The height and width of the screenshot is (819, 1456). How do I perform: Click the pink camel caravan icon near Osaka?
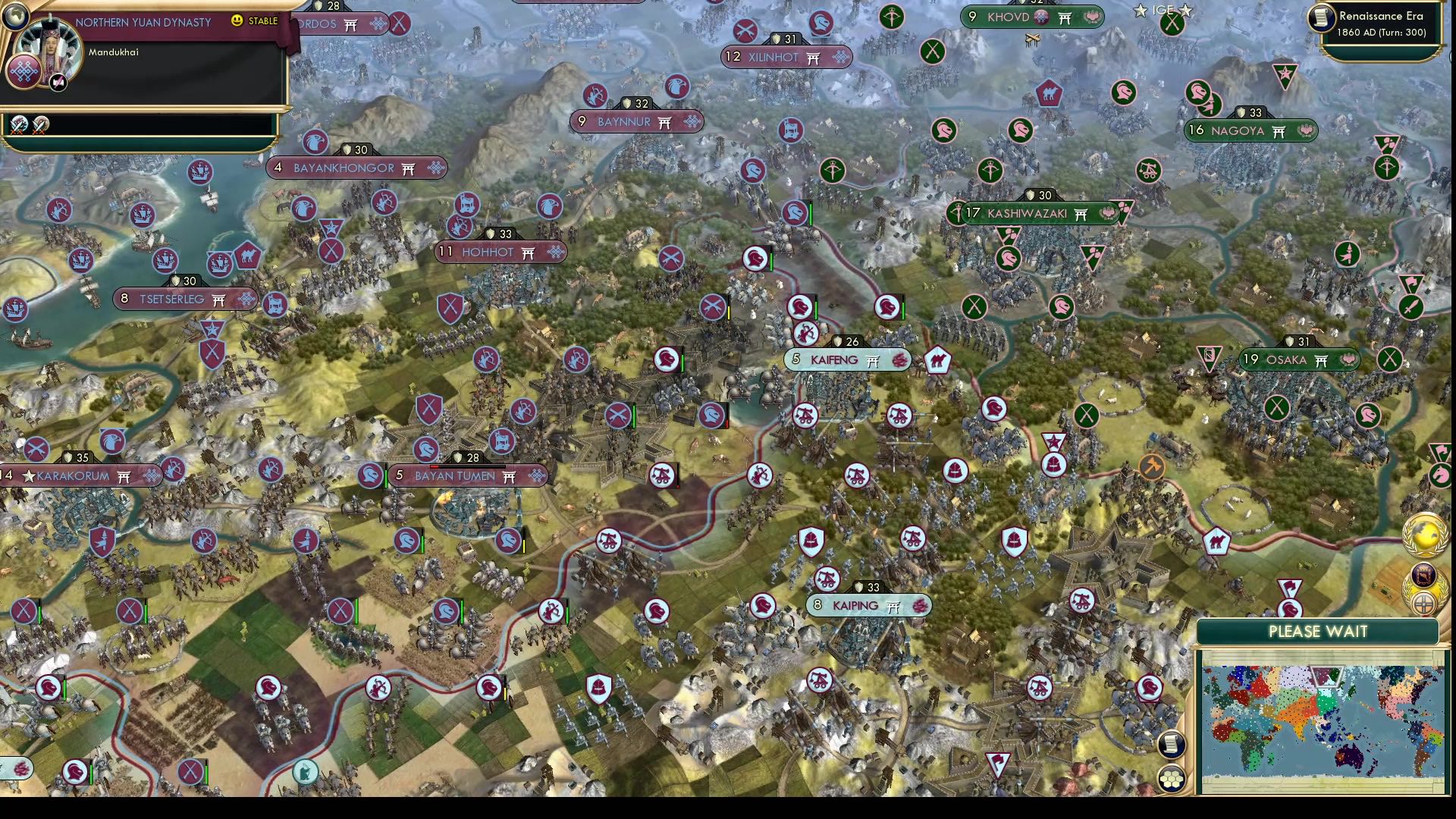(1218, 541)
